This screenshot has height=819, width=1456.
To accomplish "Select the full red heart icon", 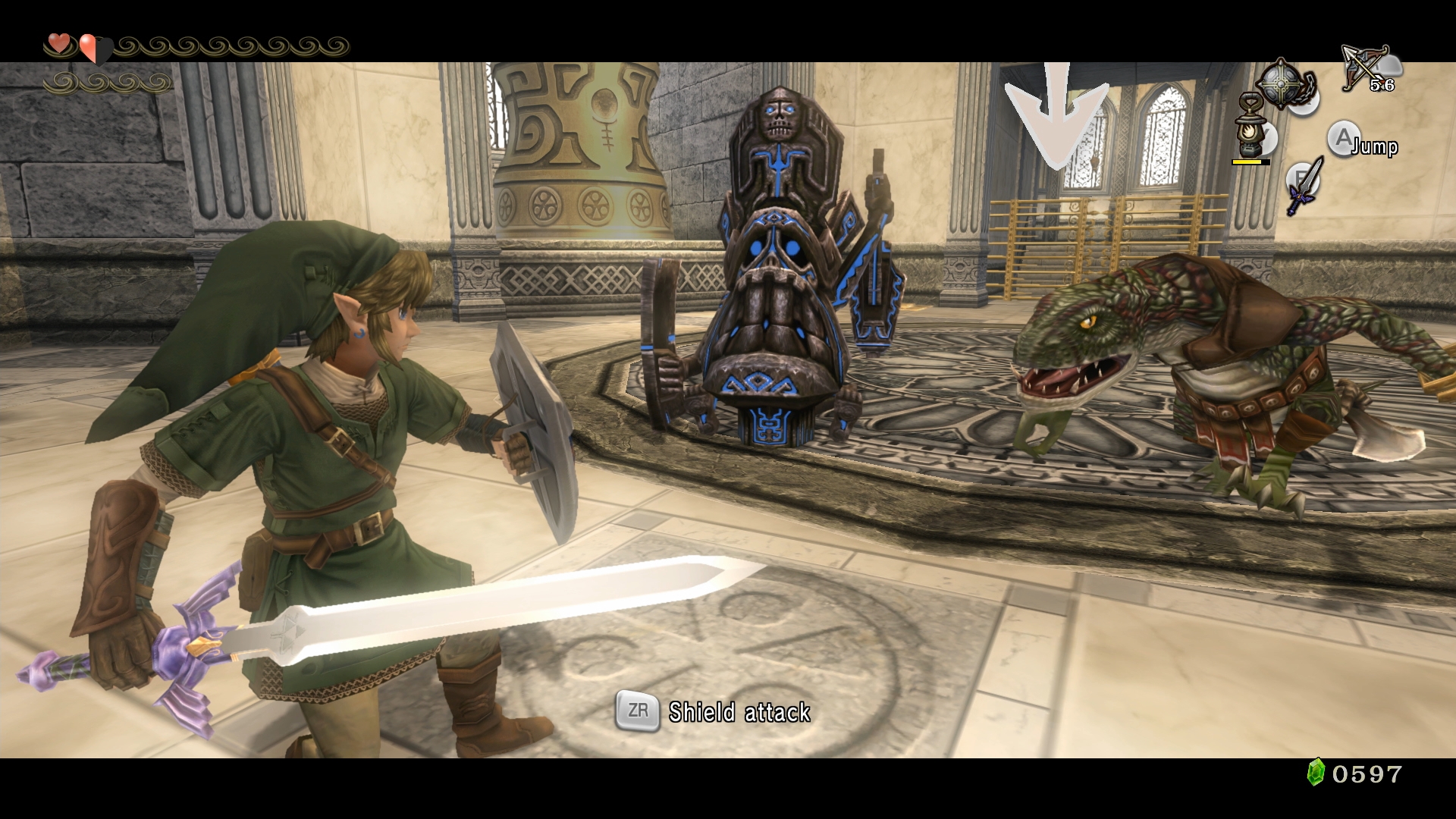I will coord(59,43).
